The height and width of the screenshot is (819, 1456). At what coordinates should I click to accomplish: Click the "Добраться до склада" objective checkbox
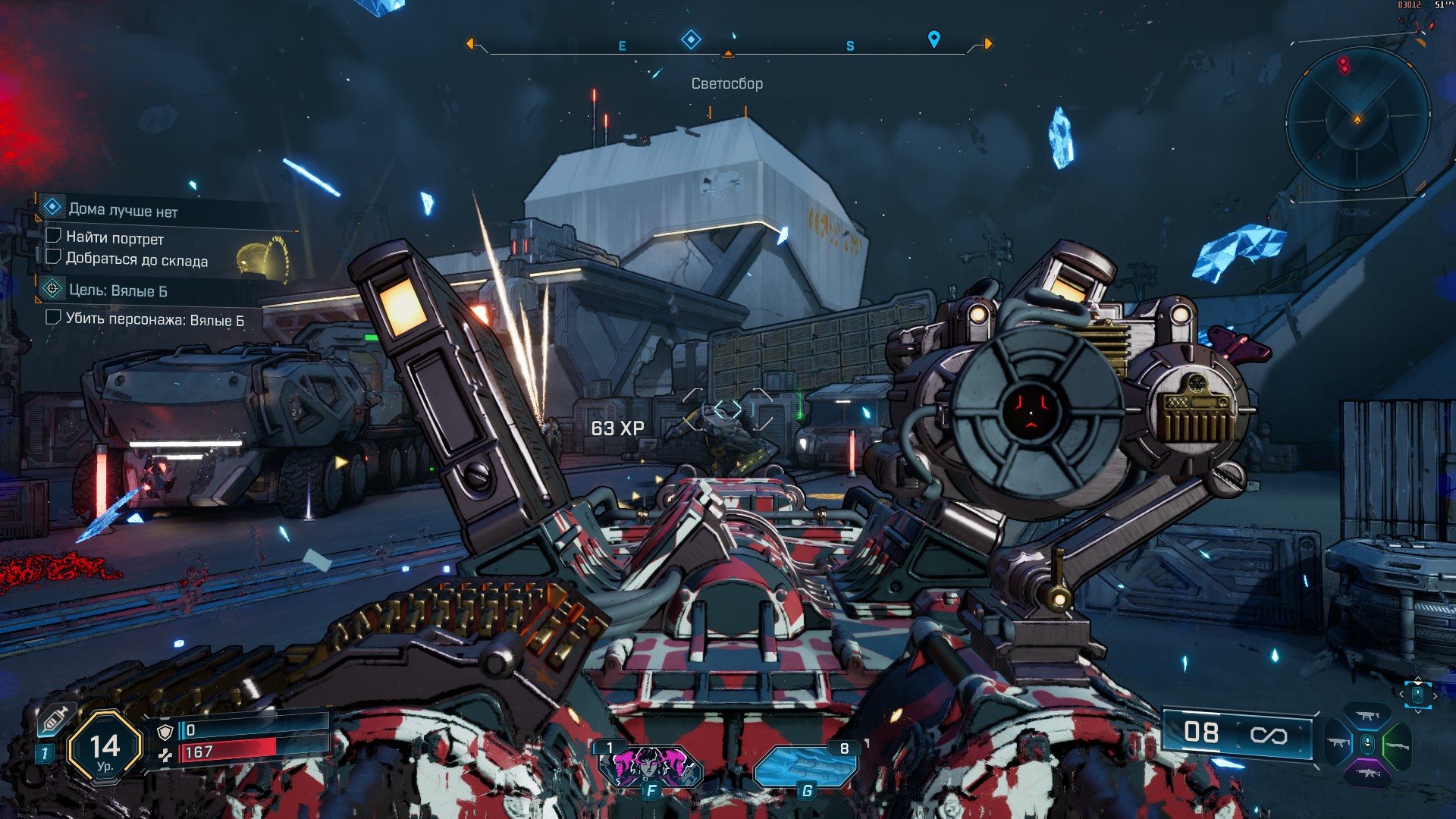53,257
